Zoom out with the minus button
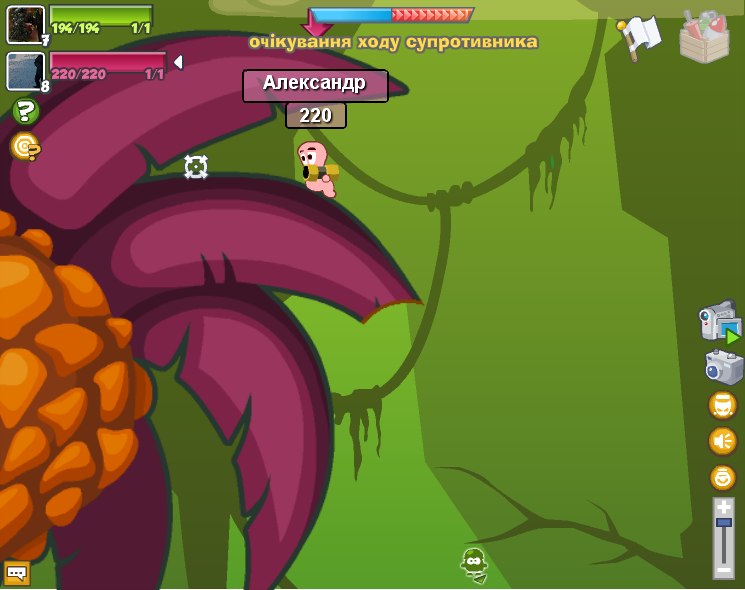The image size is (745, 590). pos(723,569)
